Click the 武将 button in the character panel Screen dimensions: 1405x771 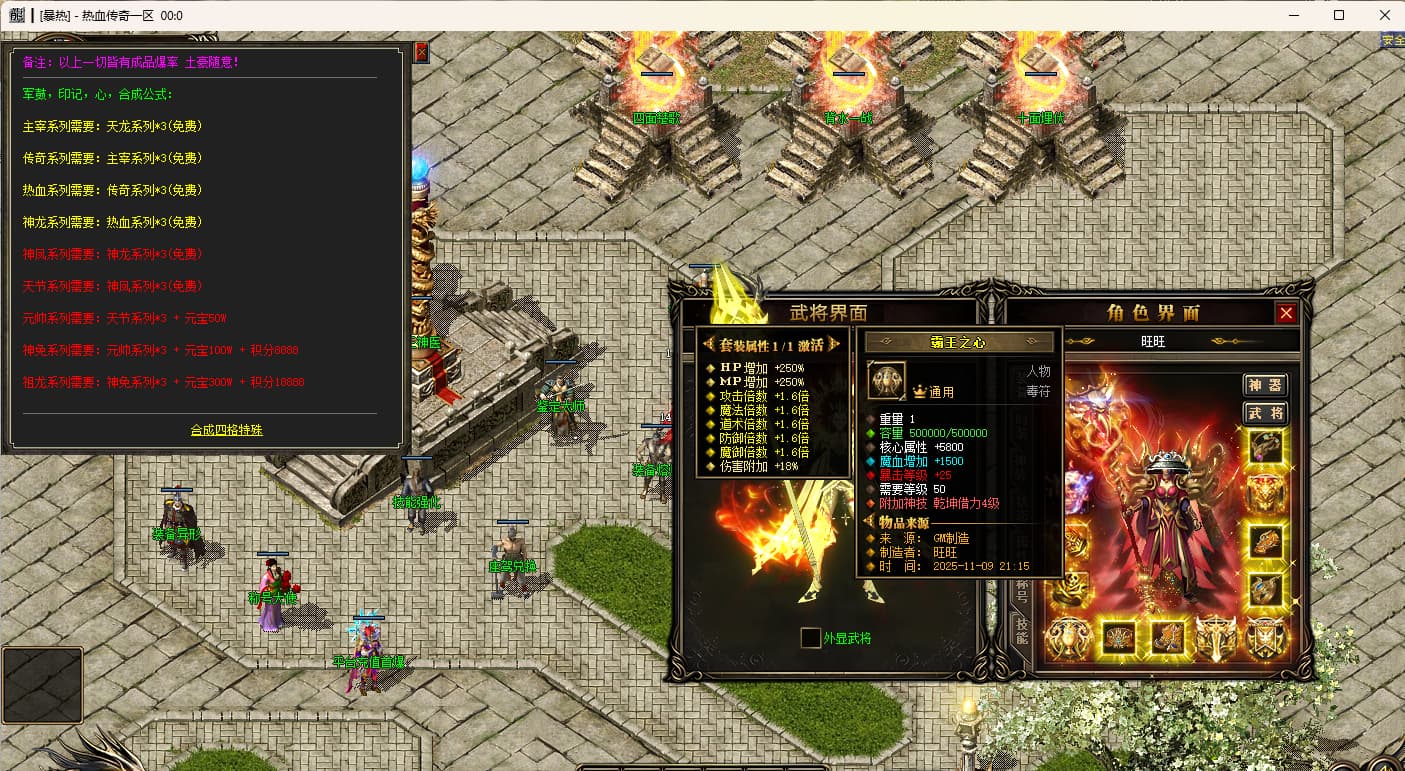point(1264,413)
